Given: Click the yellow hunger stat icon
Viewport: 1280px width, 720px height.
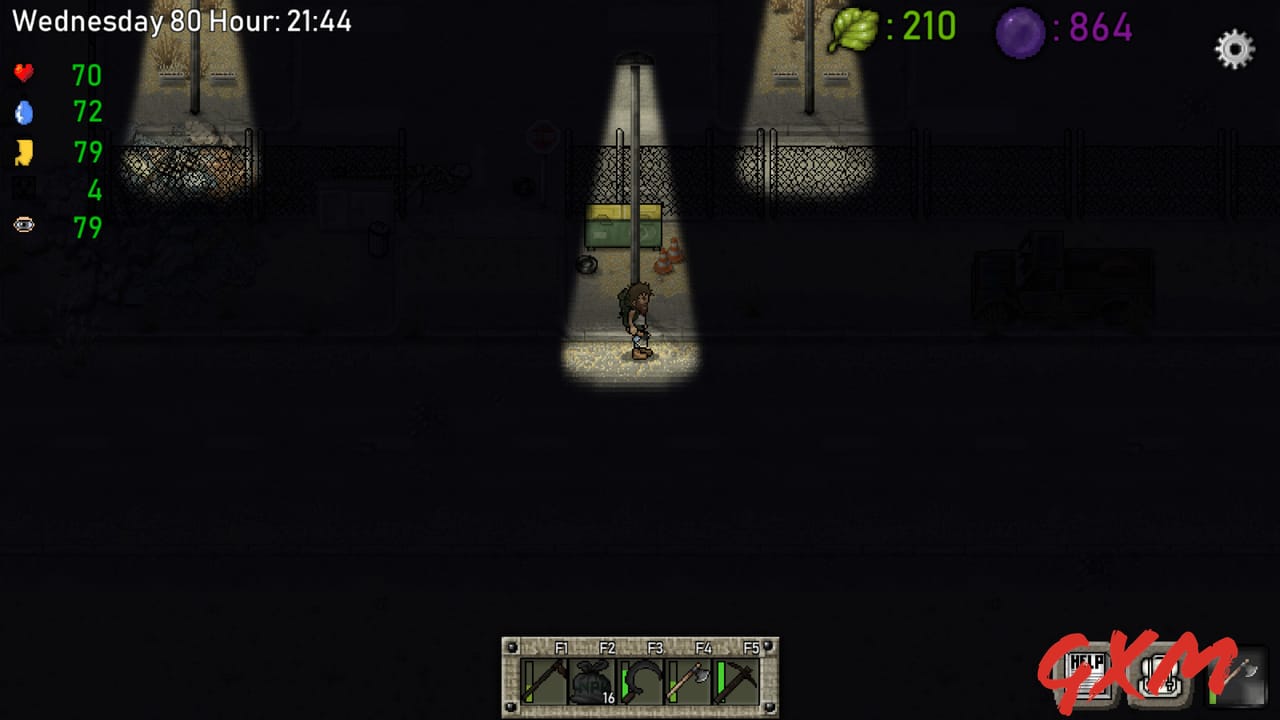Looking at the screenshot, I should pyautogui.click(x=23, y=151).
